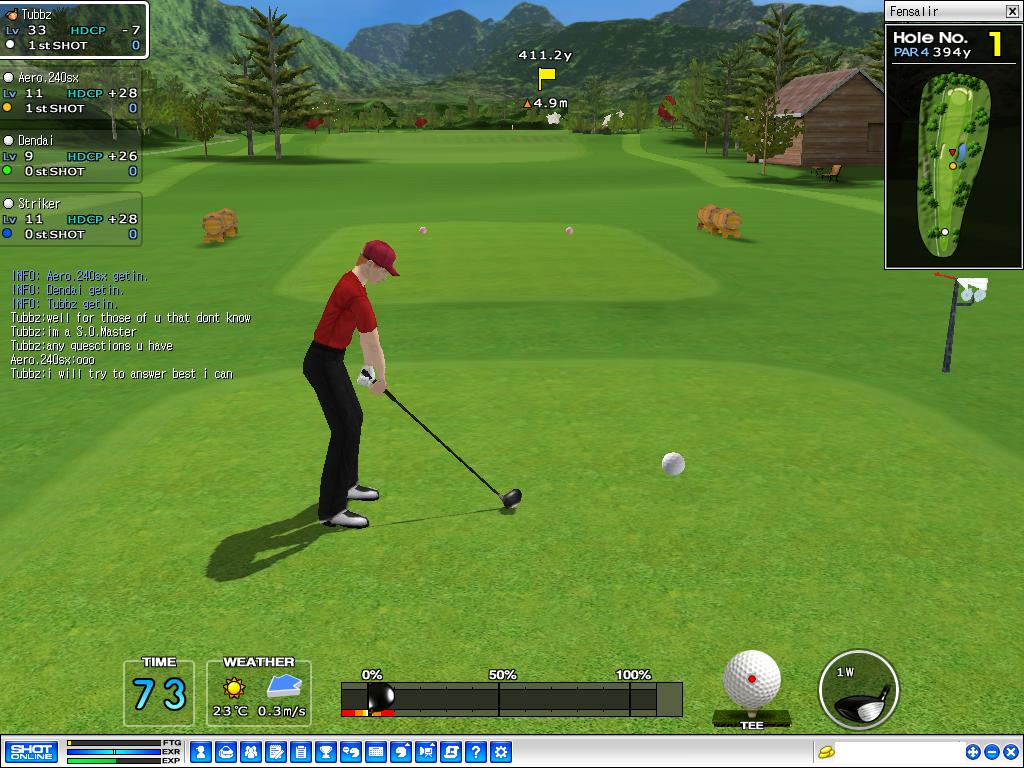
Task: Open the help question mark icon
Action: coord(476,752)
